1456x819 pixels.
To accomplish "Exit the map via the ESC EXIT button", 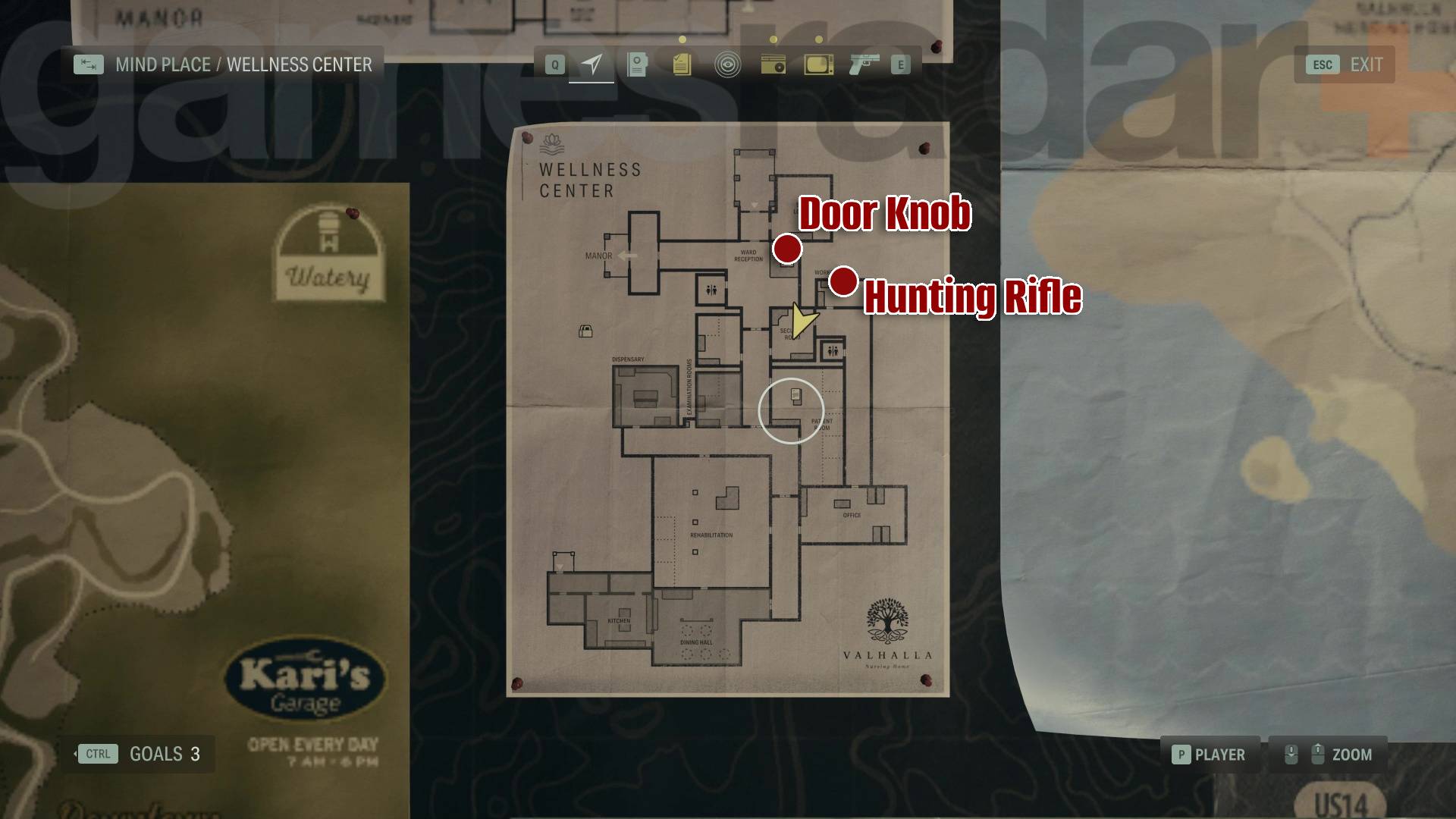I will click(x=1342, y=64).
